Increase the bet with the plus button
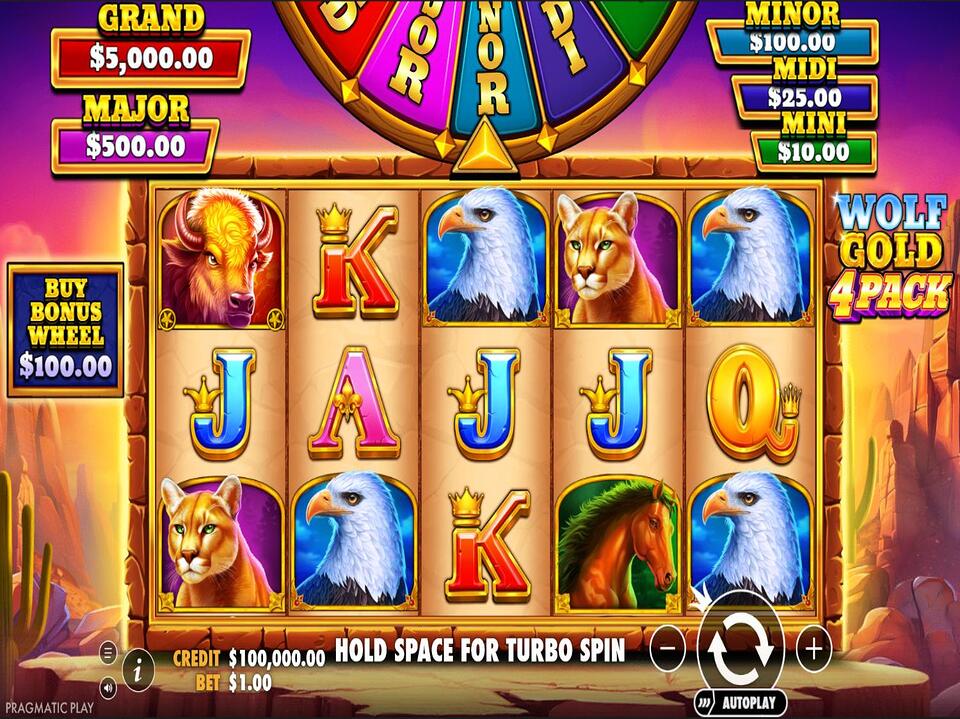 [814, 650]
